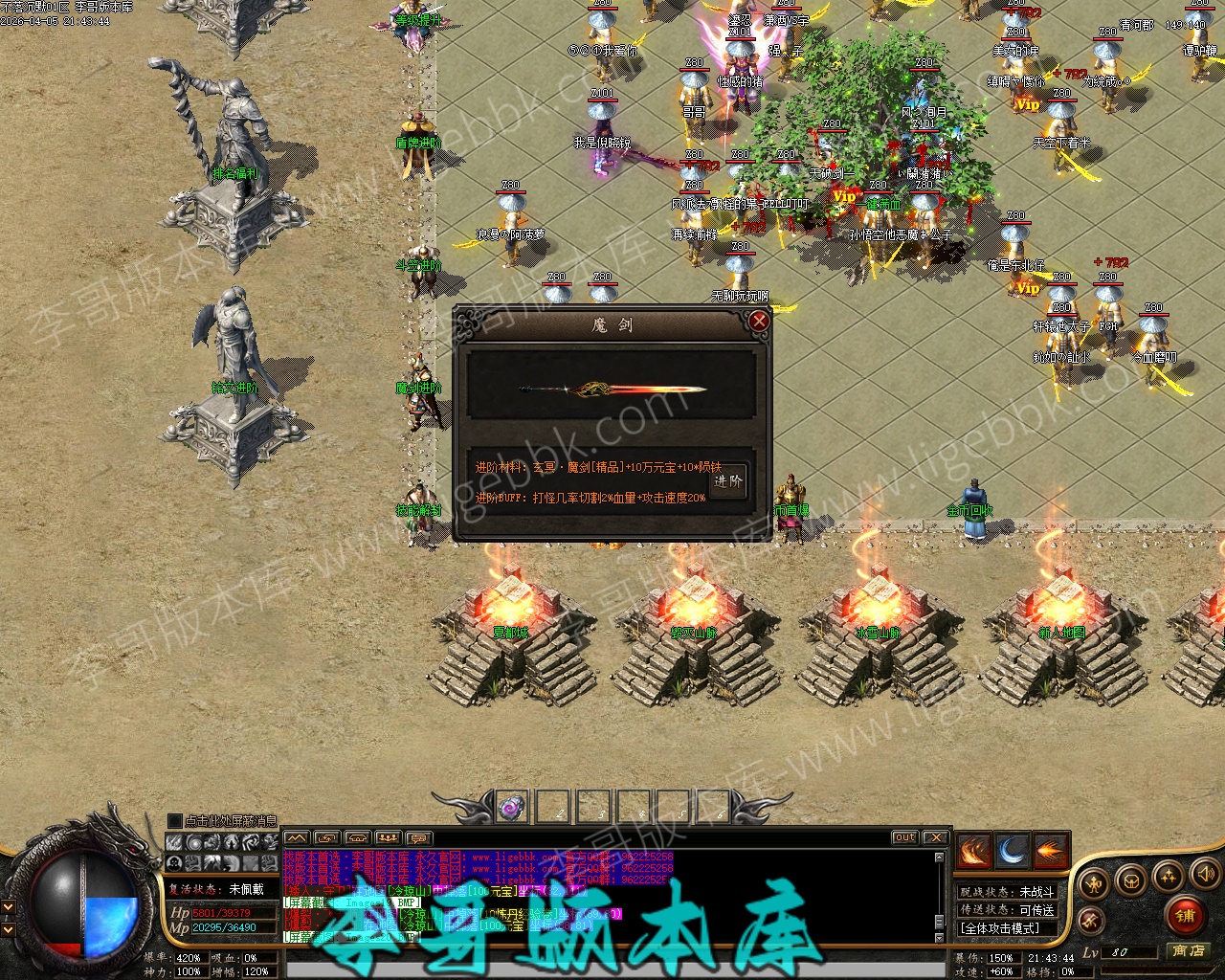Select the speech bubble chat channel tab
This screenshot has height=980, width=1225.
418,838
